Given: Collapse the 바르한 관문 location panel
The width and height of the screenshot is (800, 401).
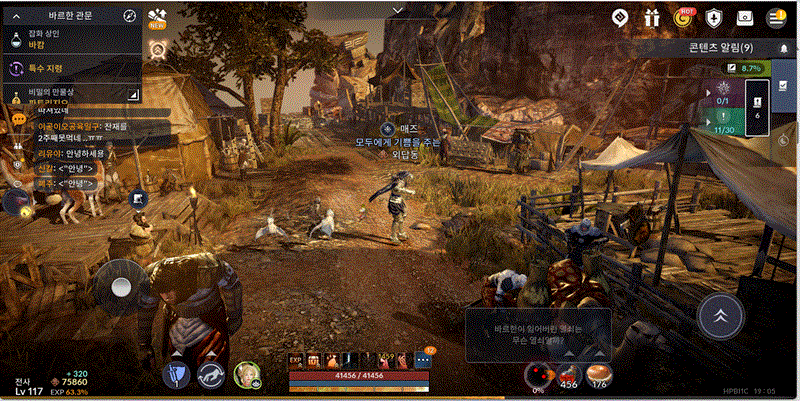Looking at the screenshot, I should click(15, 16).
